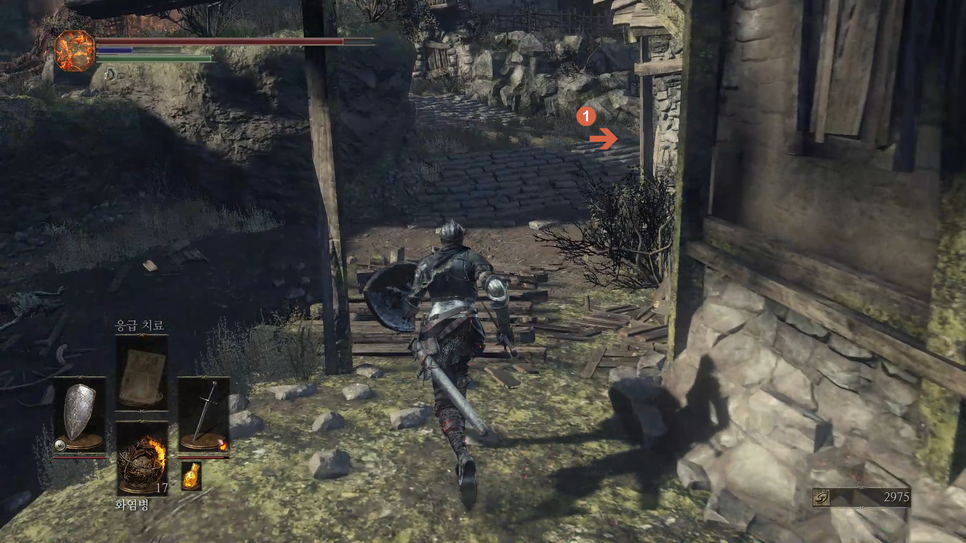The image size is (966, 543).
Task: Click the orange numbered marker 1
Action: click(x=588, y=117)
